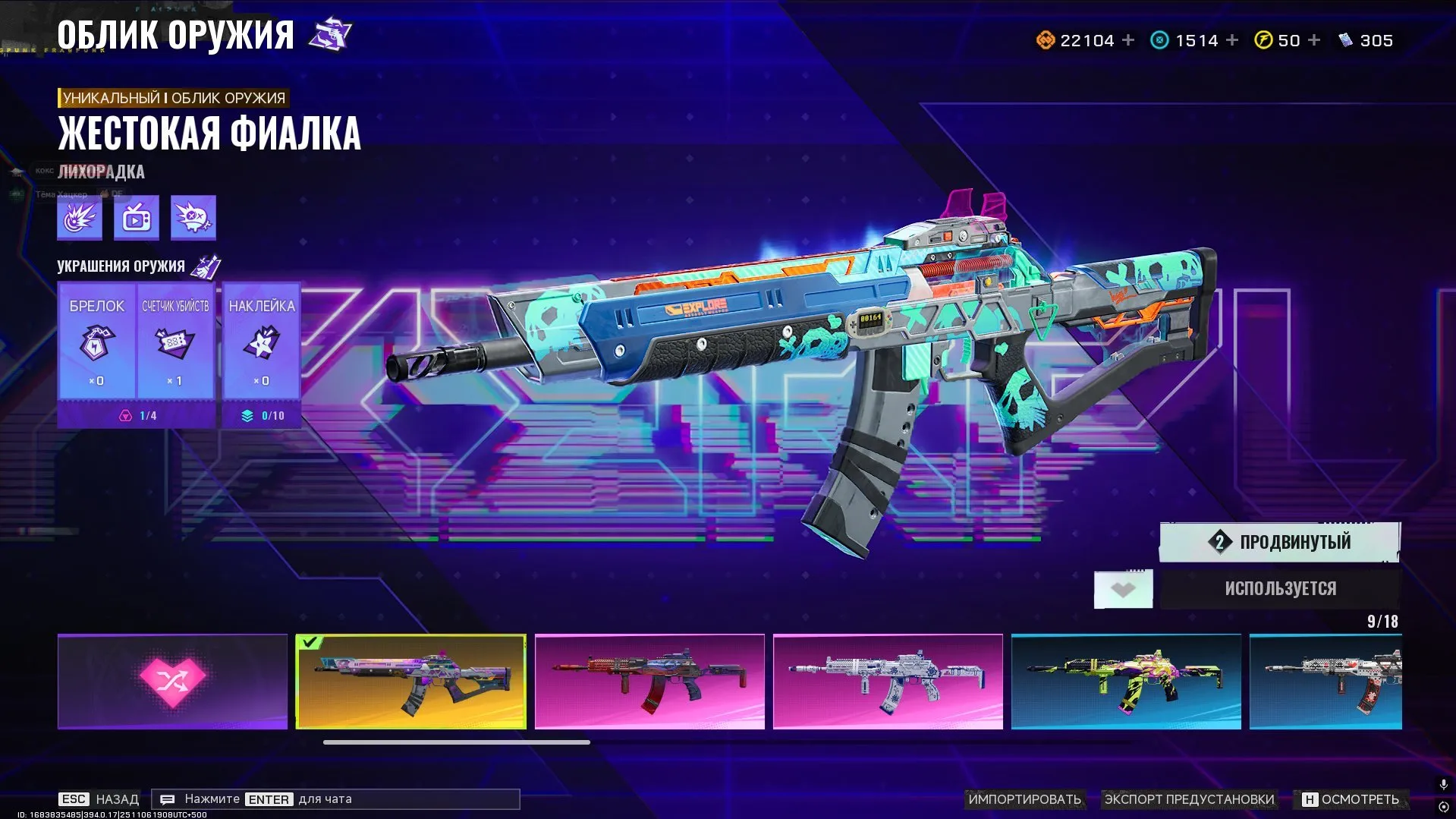Select the skull death effect icon
The image size is (1456, 819).
pyautogui.click(x=193, y=217)
